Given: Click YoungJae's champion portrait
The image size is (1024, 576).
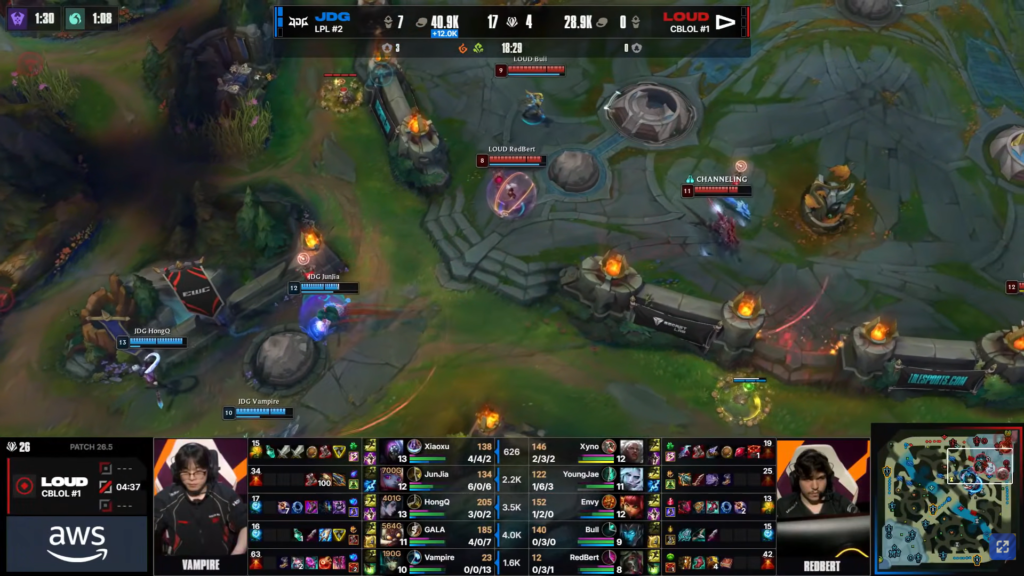Looking at the screenshot, I should (x=630, y=476).
